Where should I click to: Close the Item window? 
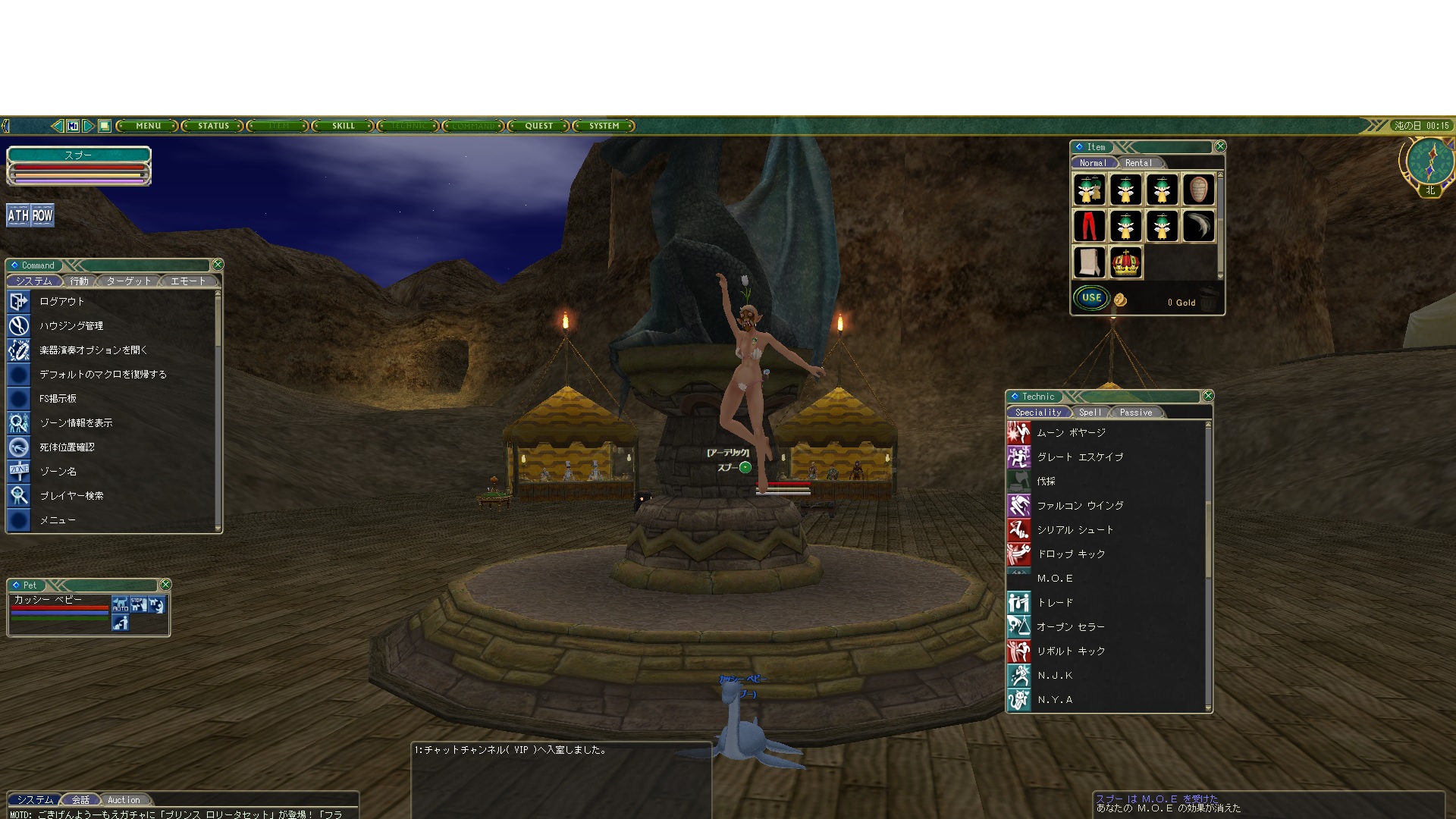pos(1220,146)
